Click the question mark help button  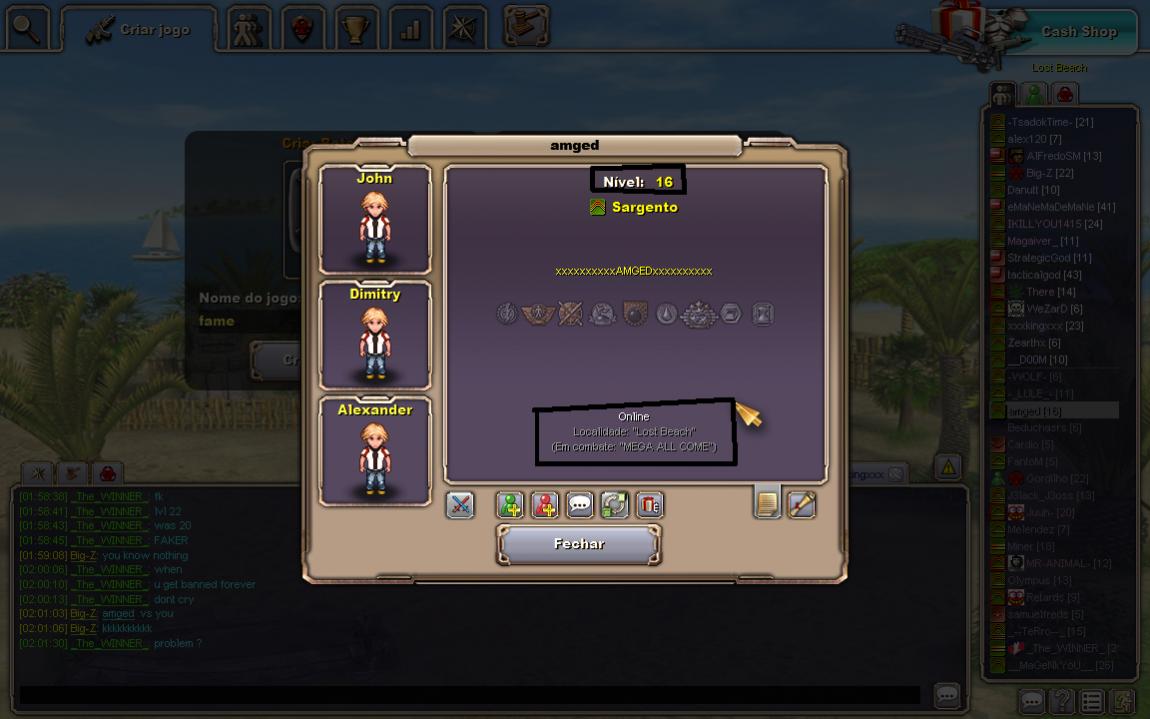click(1061, 701)
